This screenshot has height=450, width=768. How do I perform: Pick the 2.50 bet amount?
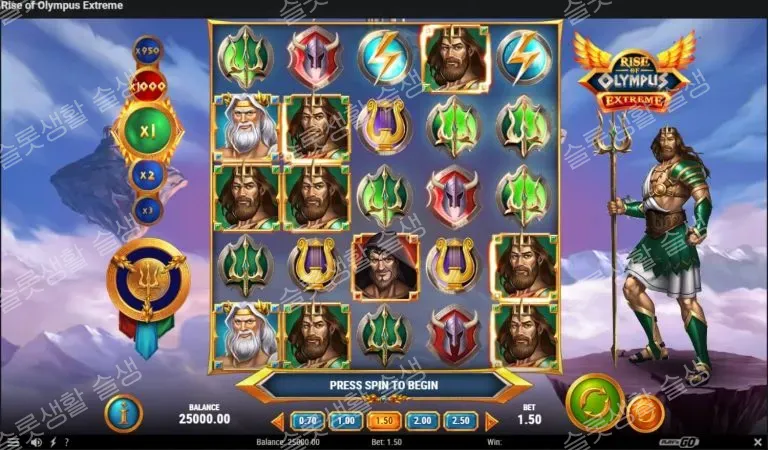coord(459,421)
